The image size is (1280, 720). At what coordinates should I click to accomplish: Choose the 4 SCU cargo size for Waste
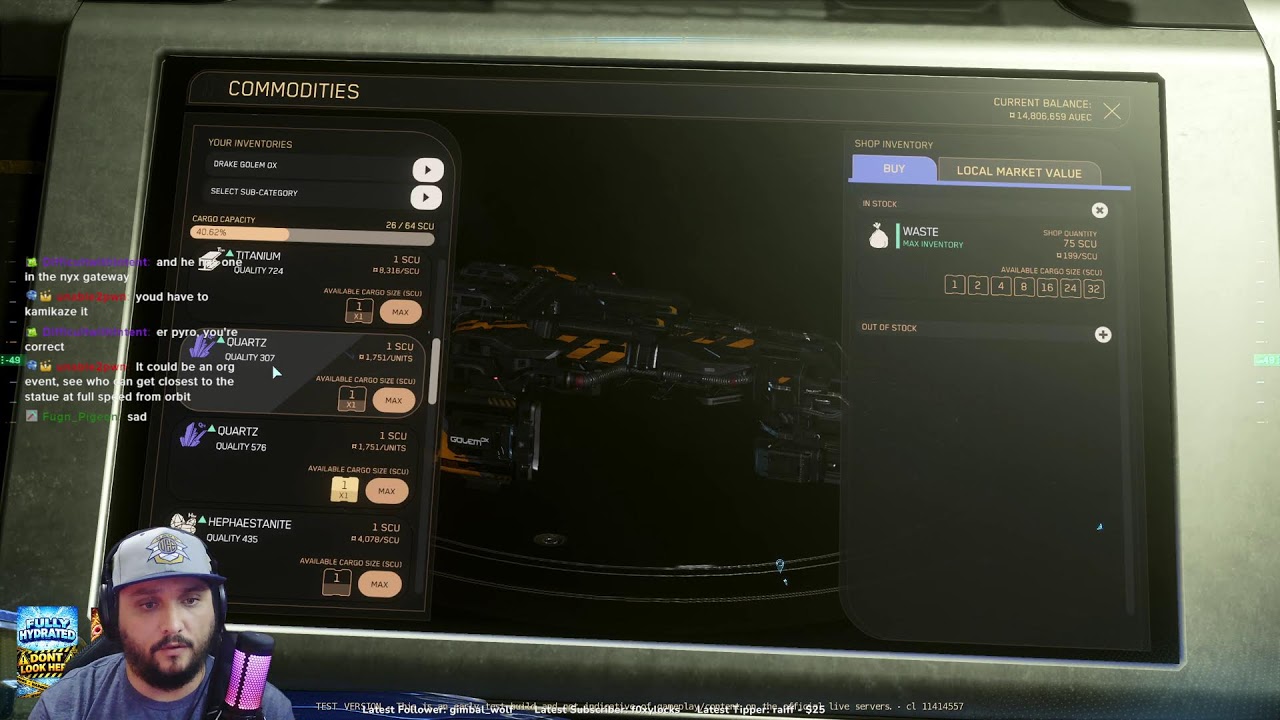tap(1000, 286)
